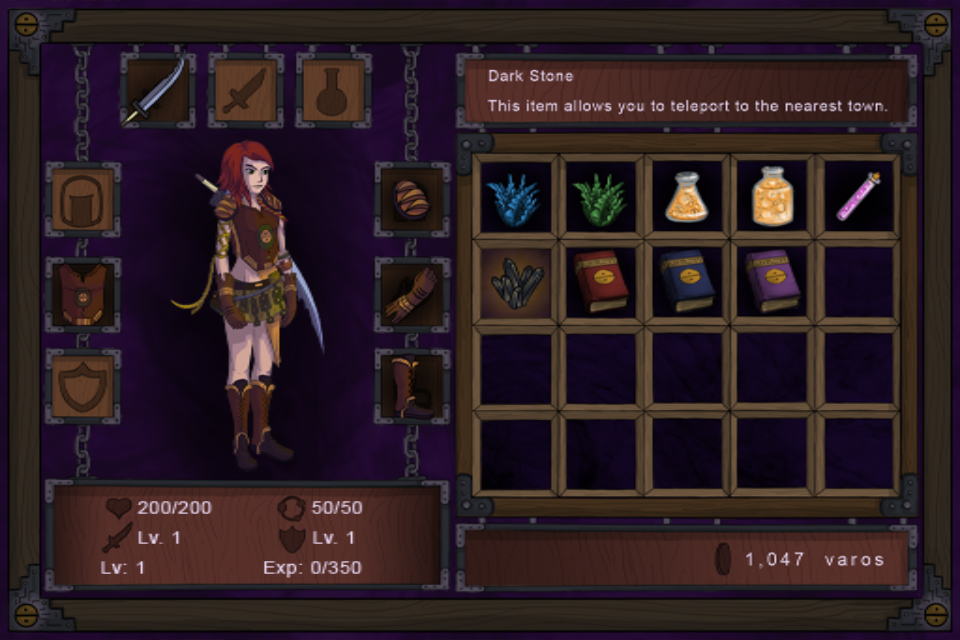Choose the red spell book
The width and height of the screenshot is (960, 640).
601,283
